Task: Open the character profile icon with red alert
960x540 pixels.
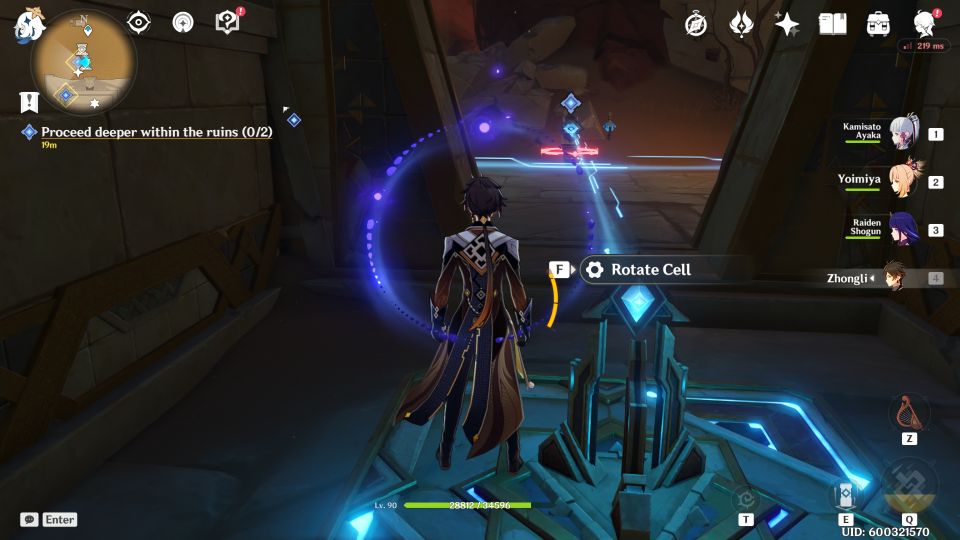Action: pos(925,24)
